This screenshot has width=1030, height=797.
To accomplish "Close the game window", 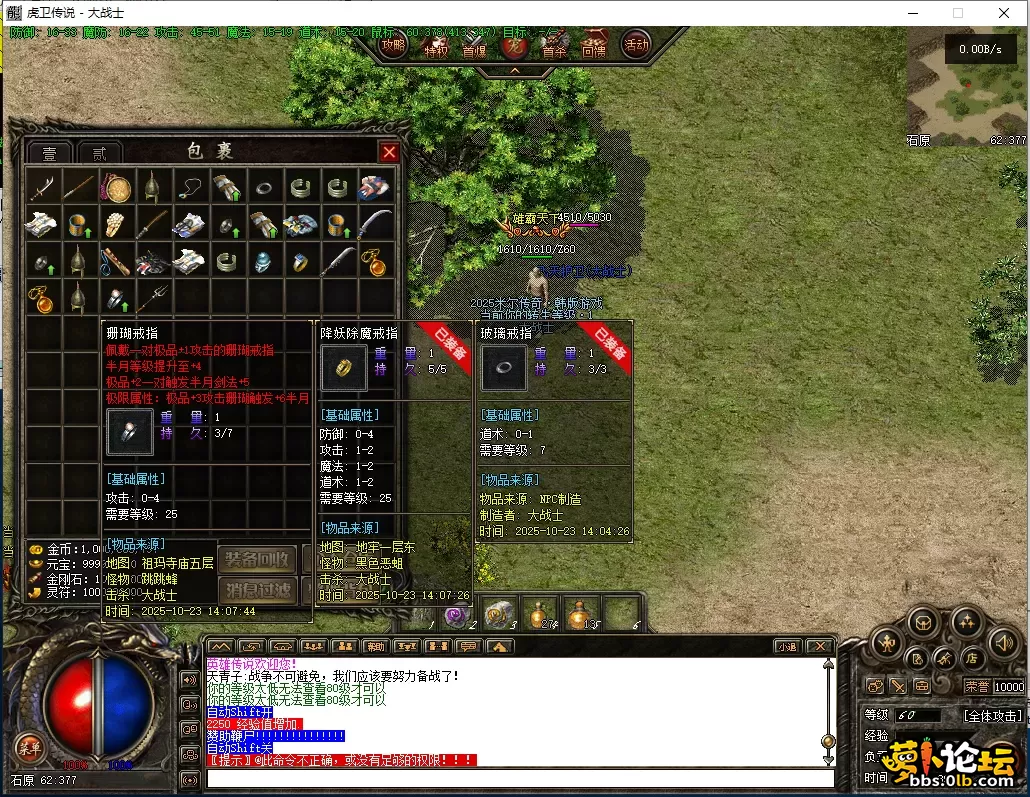I will [x=1004, y=13].
